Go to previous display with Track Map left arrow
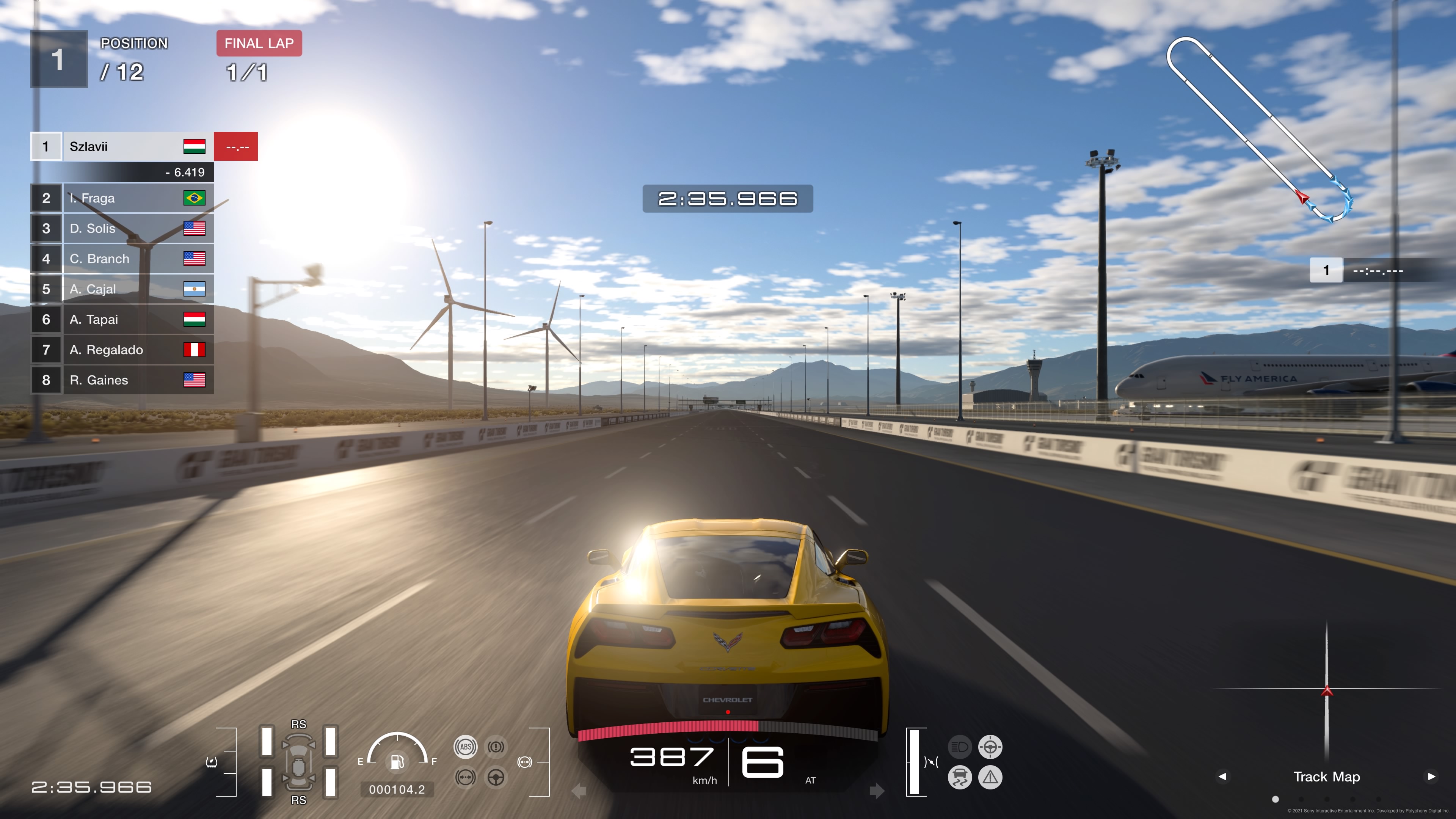 1222,777
